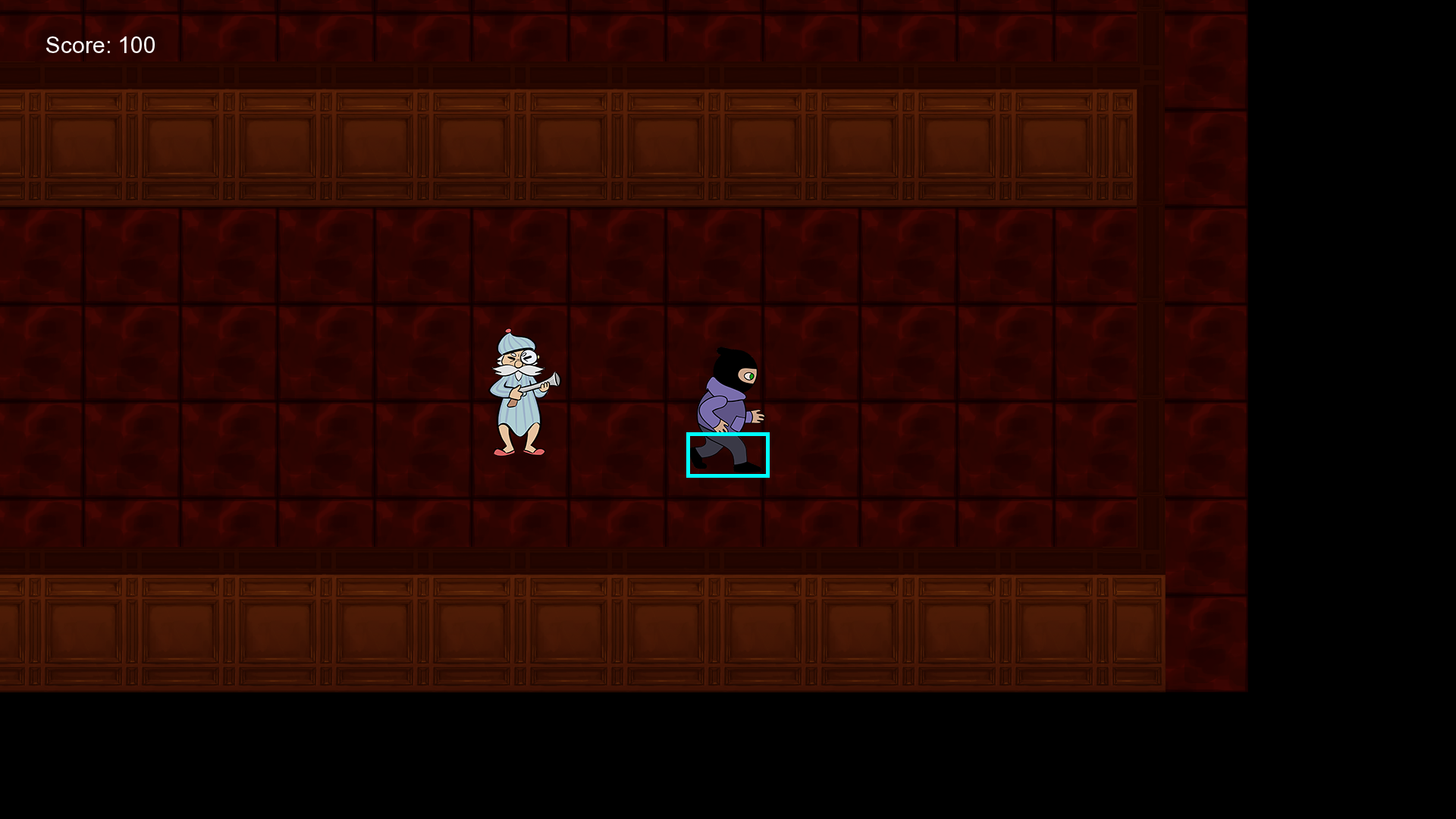The width and height of the screenshot is (1456, 819).
Task: Click the thief's purple jacket
Action: tap(719, 409)
